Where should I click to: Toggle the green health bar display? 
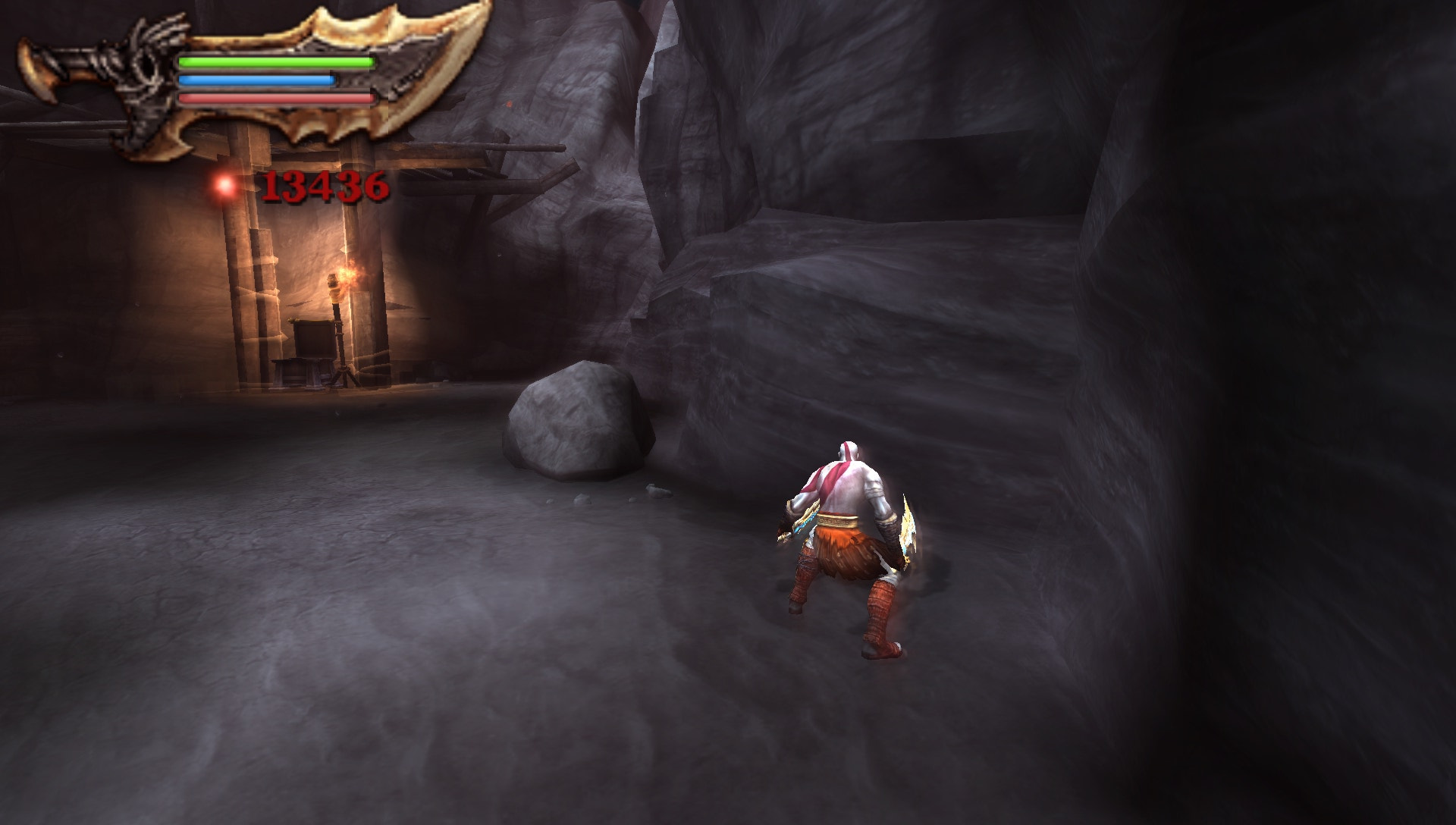[x=273, y=62]
